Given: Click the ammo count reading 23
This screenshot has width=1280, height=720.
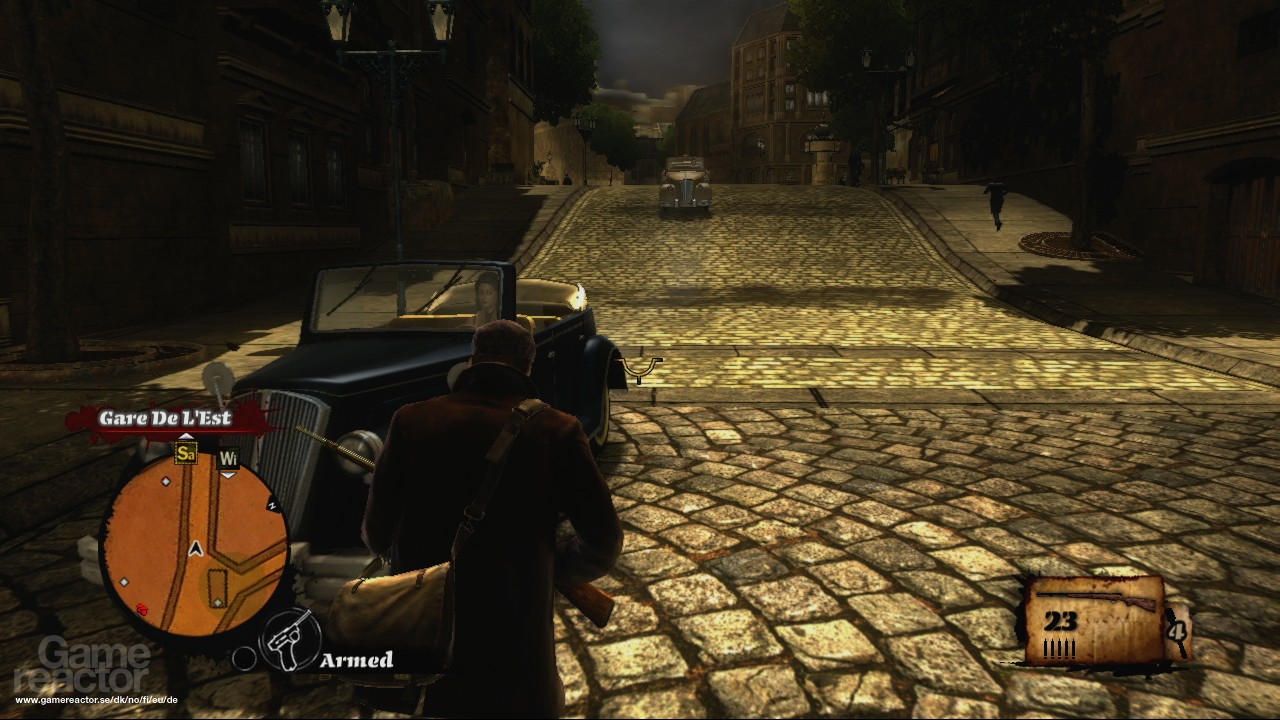Looking at the screenshot, I should coord(1060,621).
